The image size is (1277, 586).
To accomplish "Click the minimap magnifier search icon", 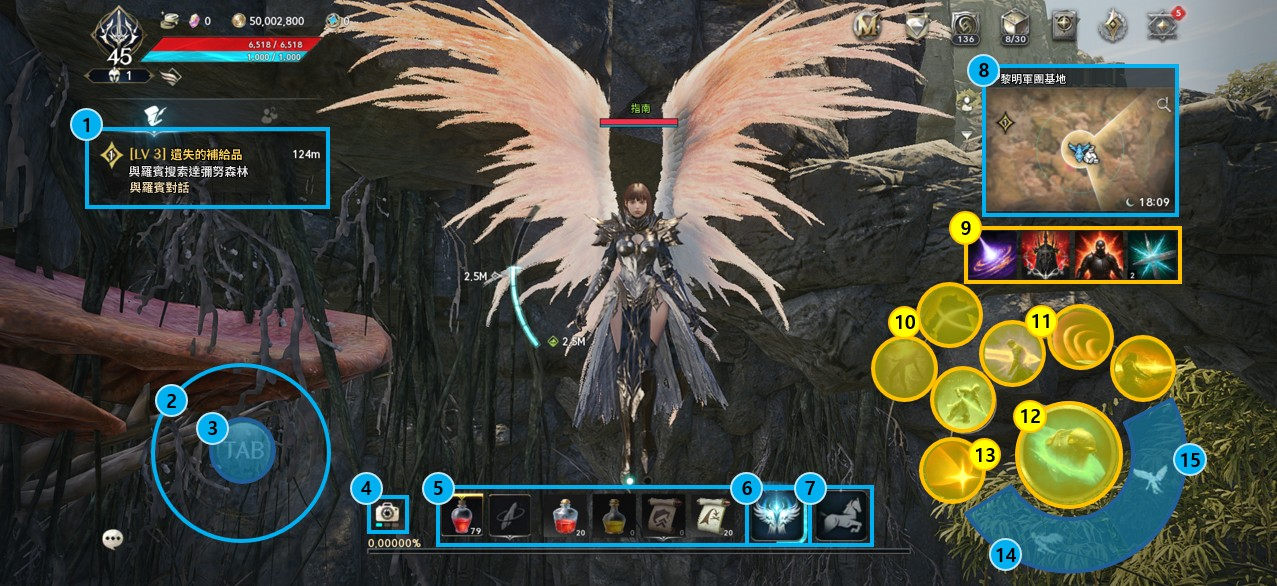I will coord(1163,104).
